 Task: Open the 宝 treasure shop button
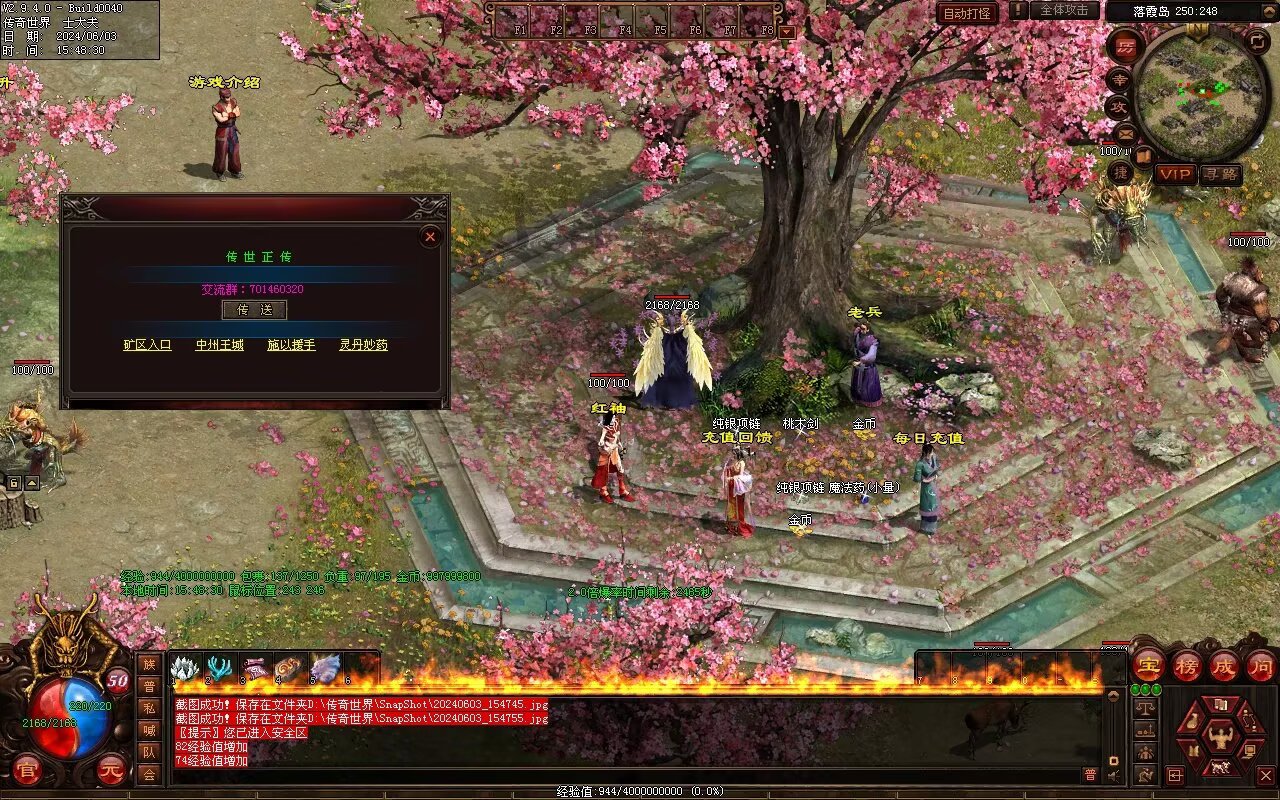(1147, 666)
